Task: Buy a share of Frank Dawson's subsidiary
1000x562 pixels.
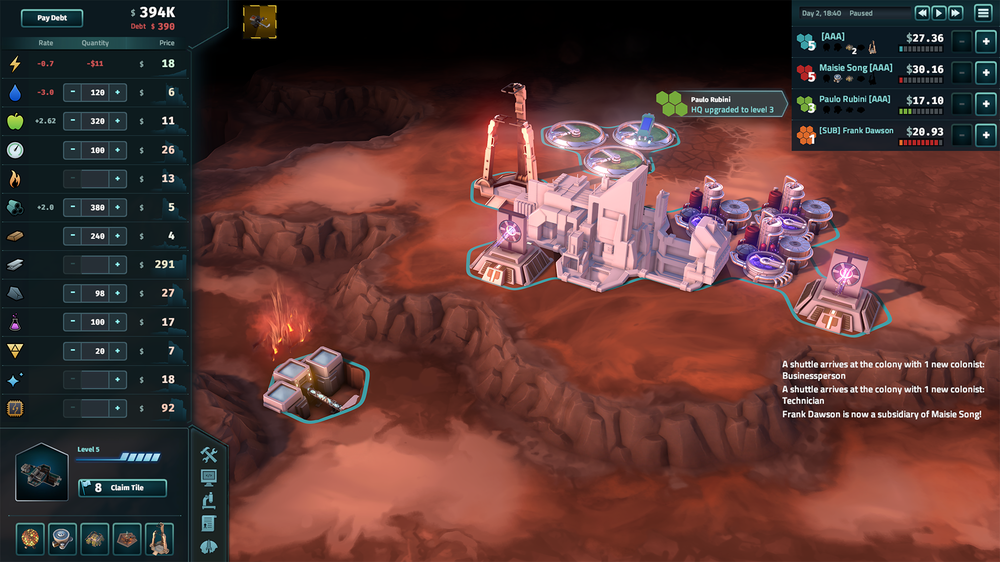Action: 984,135
